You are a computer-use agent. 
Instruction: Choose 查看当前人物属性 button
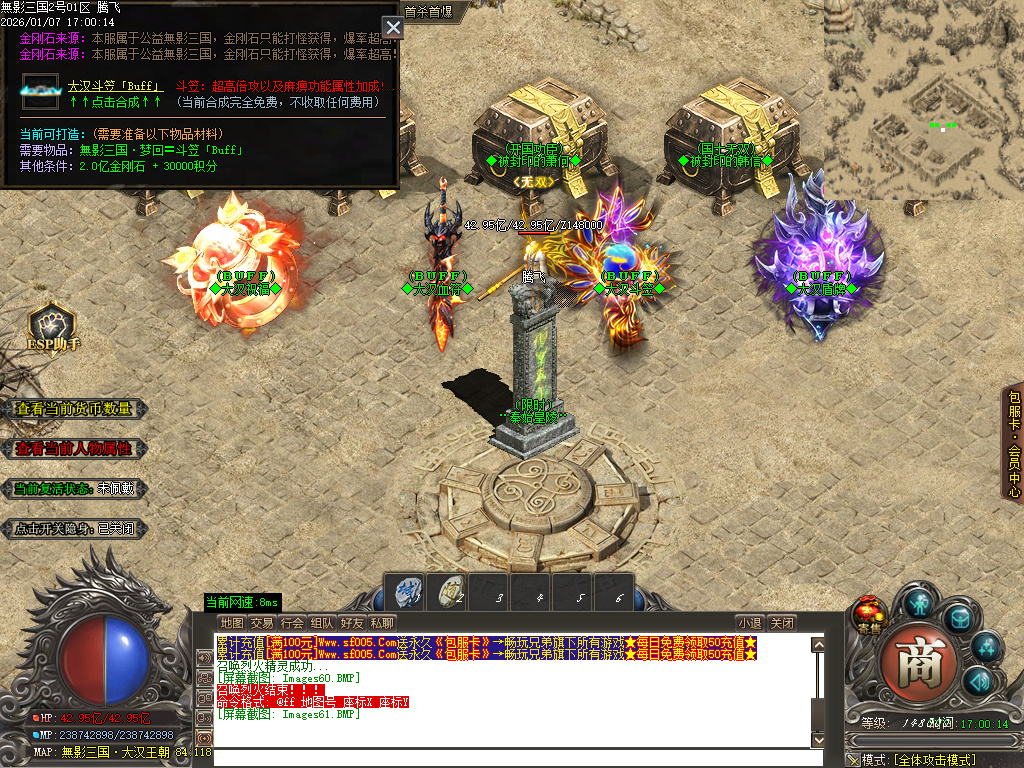74,449
